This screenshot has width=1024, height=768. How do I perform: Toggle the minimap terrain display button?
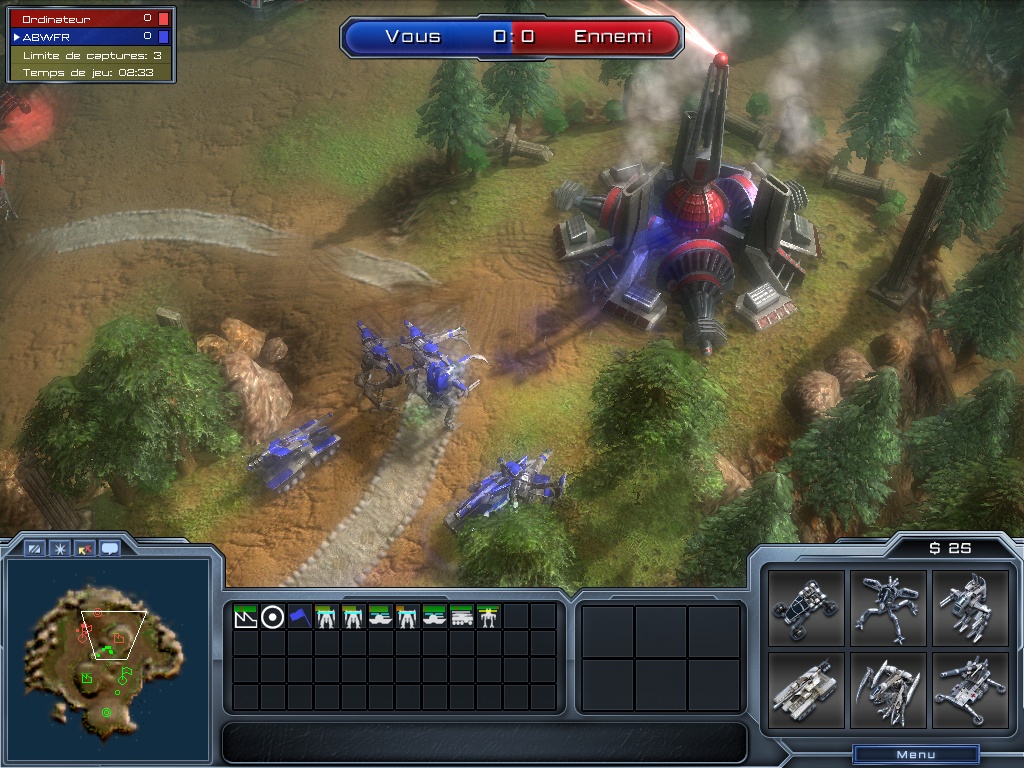point(35,548)
